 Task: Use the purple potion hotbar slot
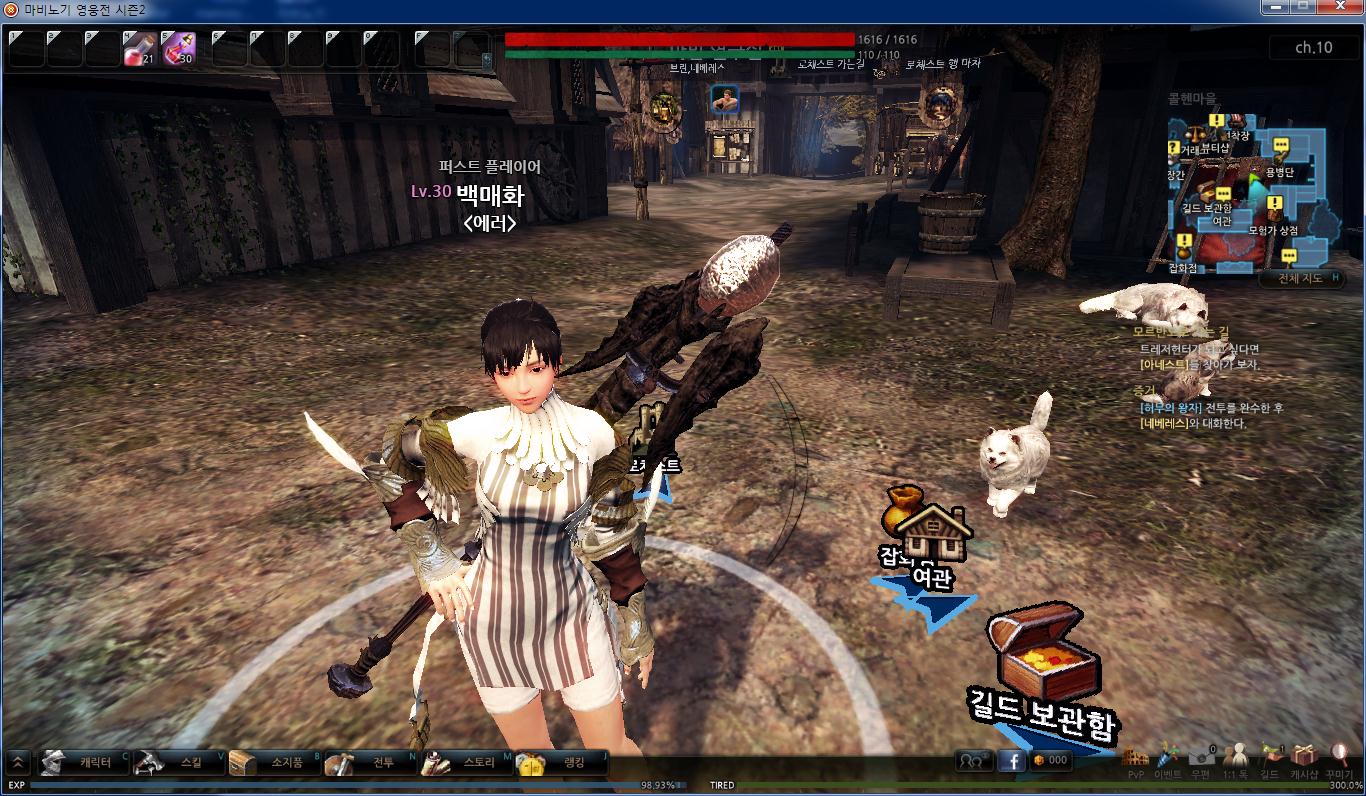(x=178, y=48)
